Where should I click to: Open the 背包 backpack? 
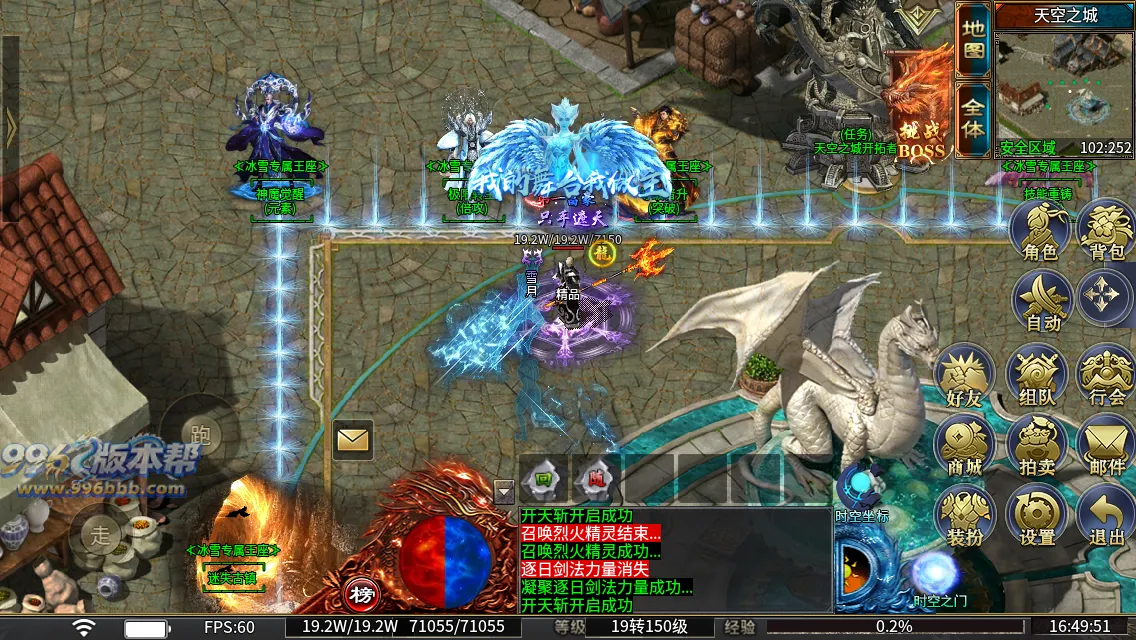(1107, 232)
